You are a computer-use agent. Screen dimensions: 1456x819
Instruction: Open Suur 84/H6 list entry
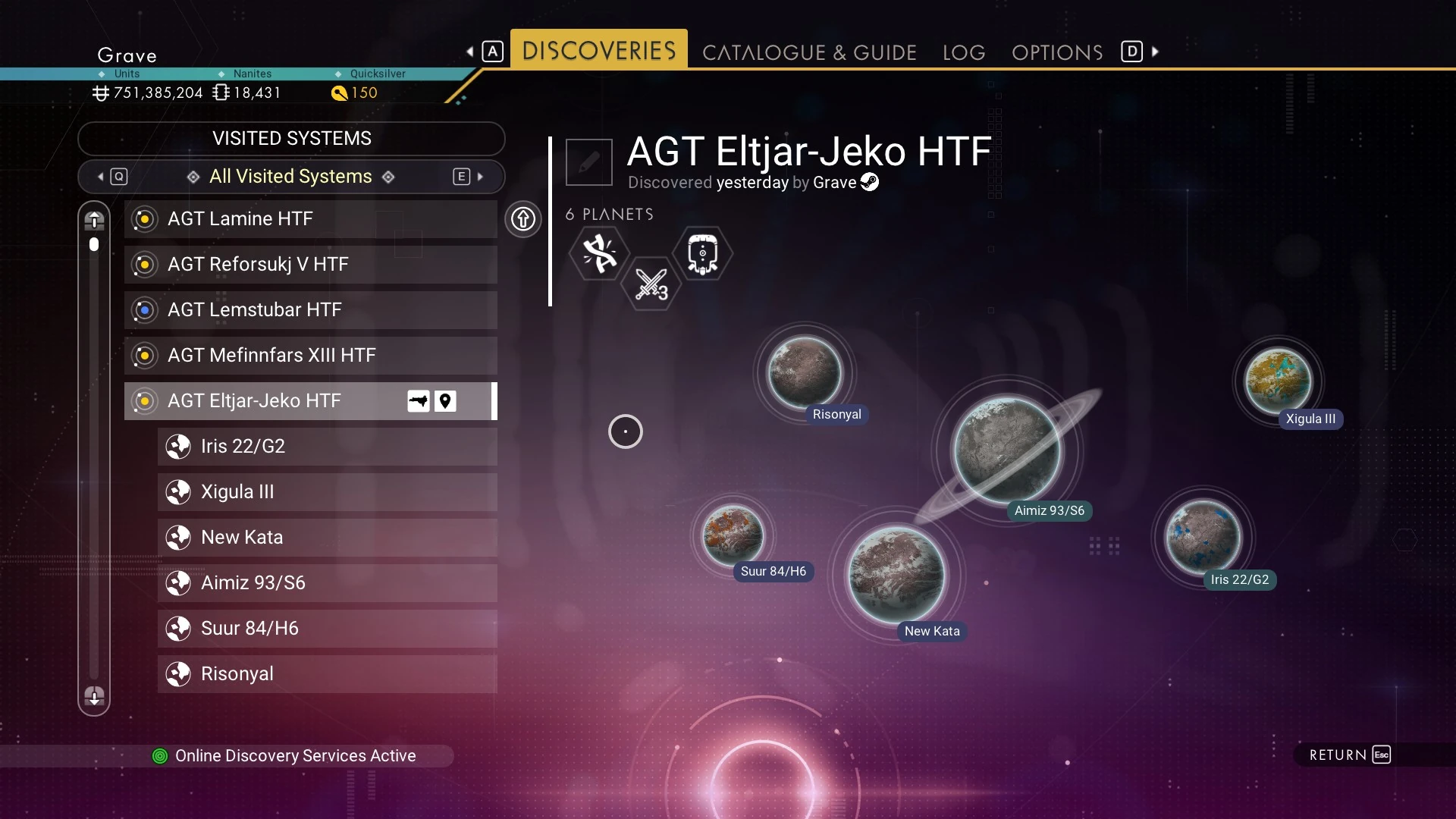[x=327, y=629]
